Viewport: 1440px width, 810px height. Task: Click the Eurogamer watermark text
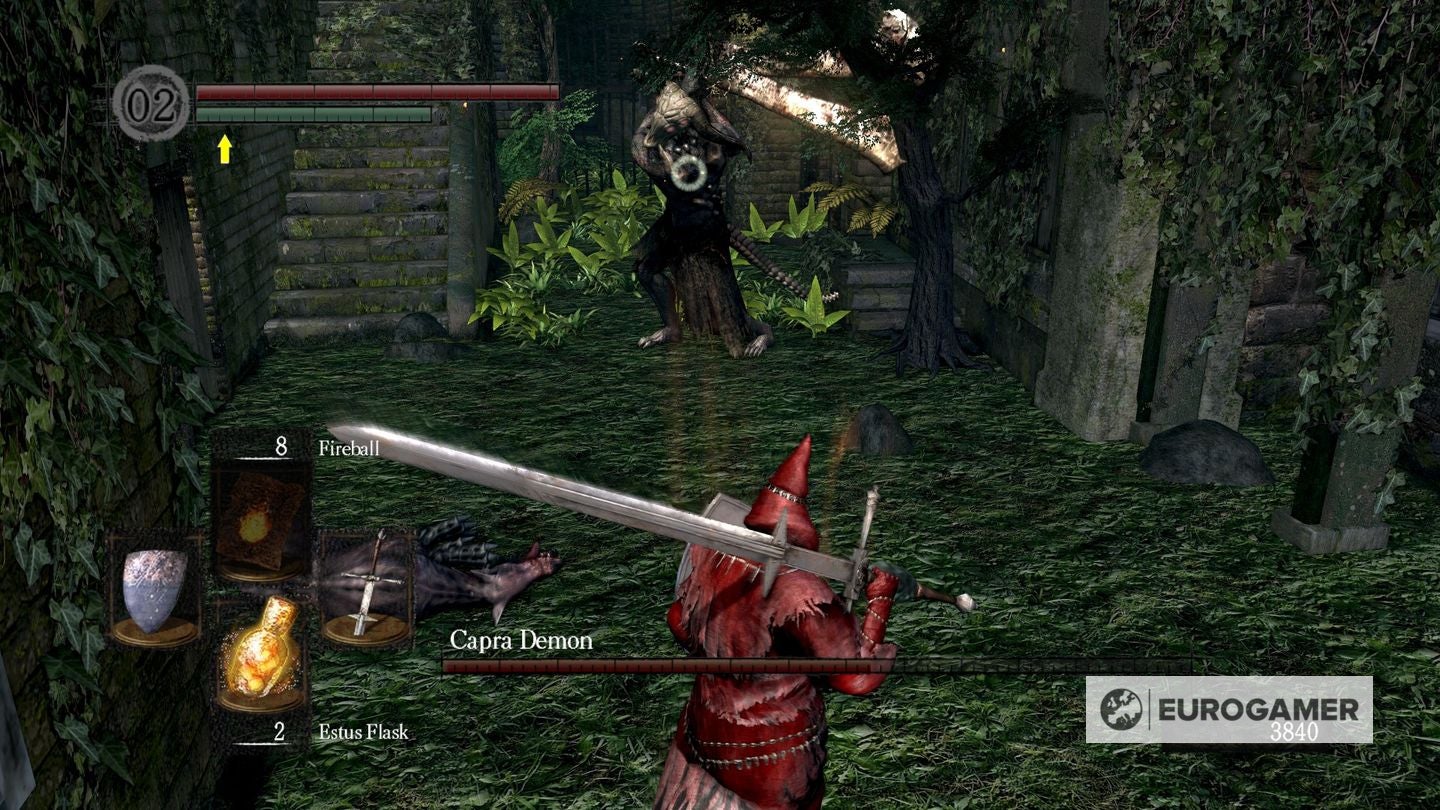(1255, 709)
